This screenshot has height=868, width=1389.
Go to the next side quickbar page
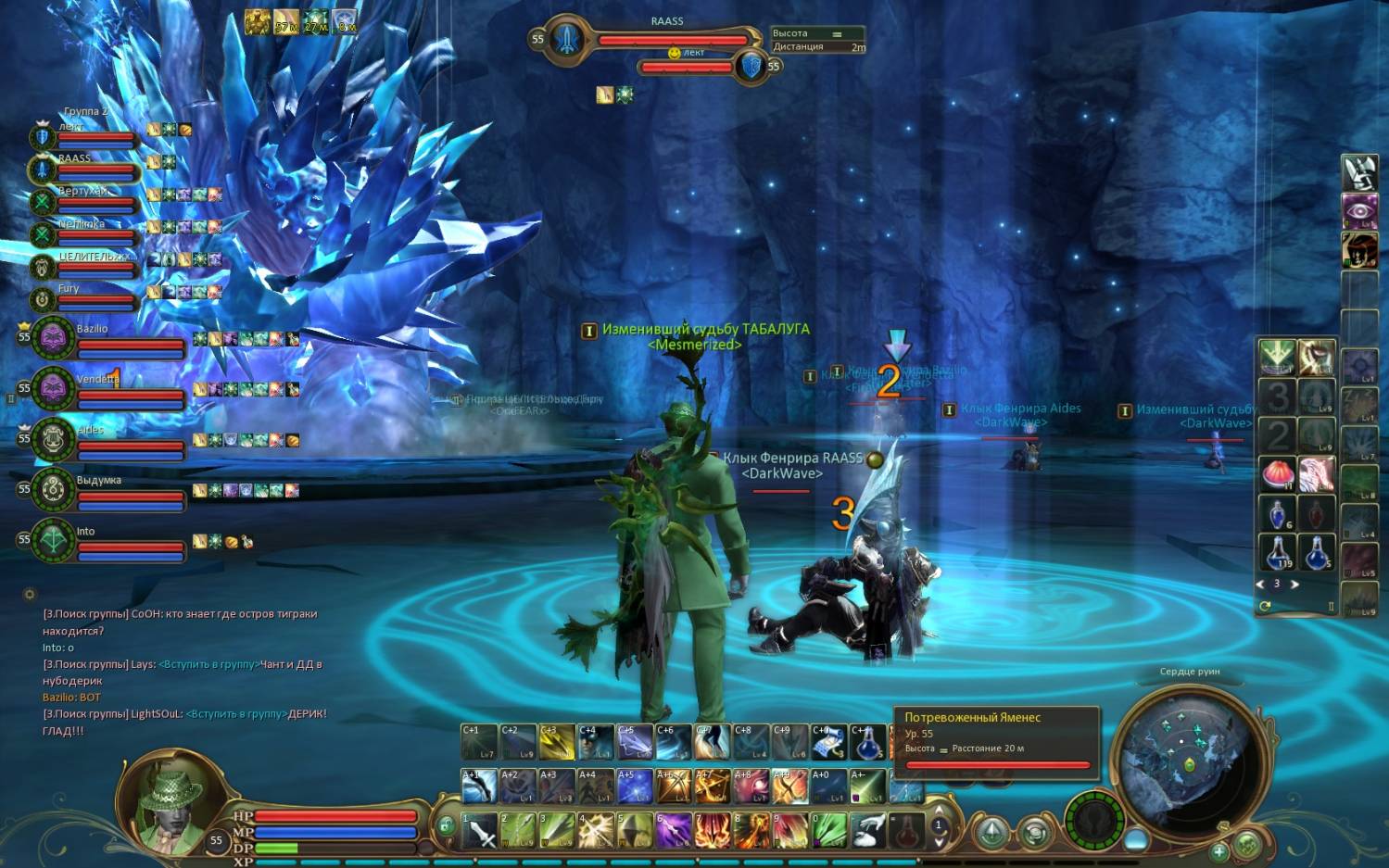coord(1294,585)
